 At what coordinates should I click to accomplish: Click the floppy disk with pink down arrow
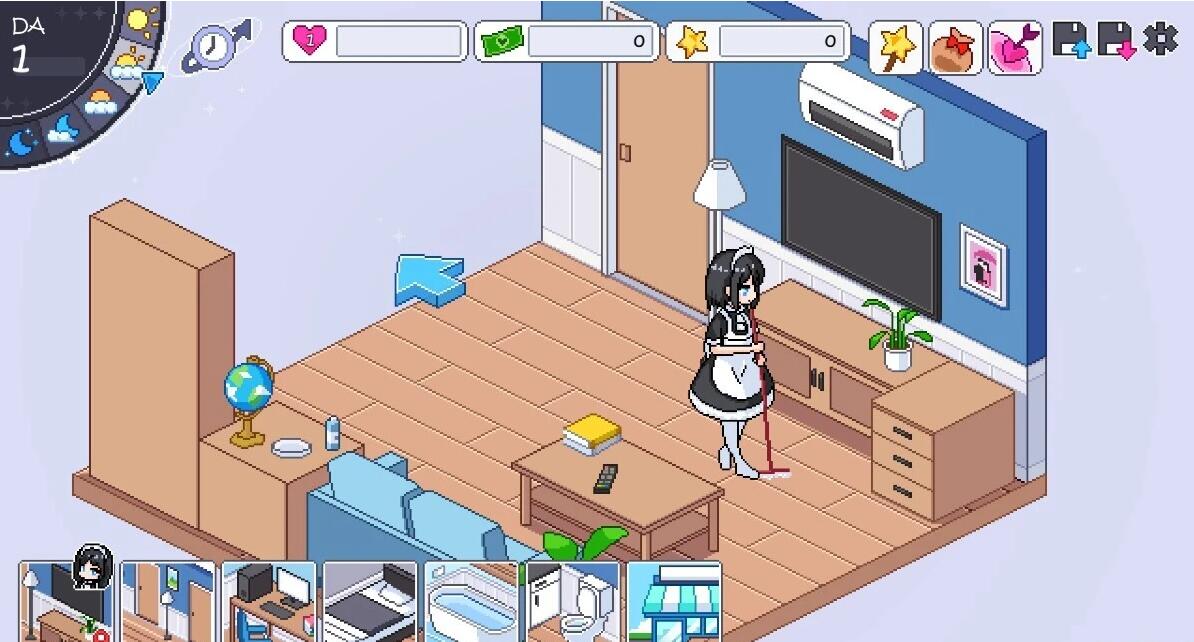[x=1116, y=40]
